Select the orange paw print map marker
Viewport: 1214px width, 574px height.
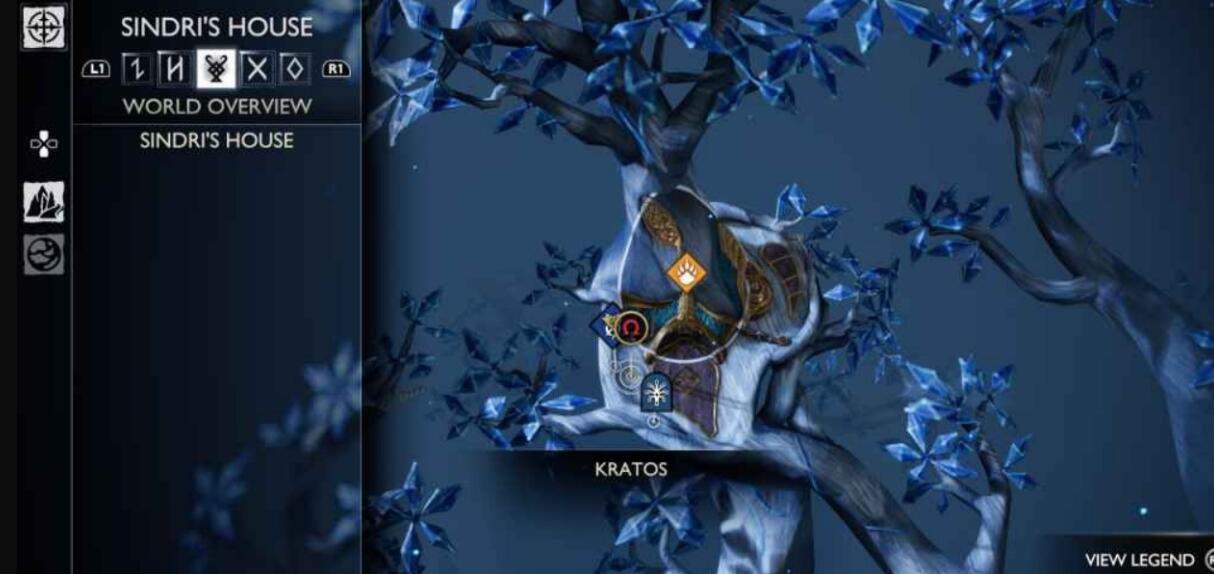point(686,271)
